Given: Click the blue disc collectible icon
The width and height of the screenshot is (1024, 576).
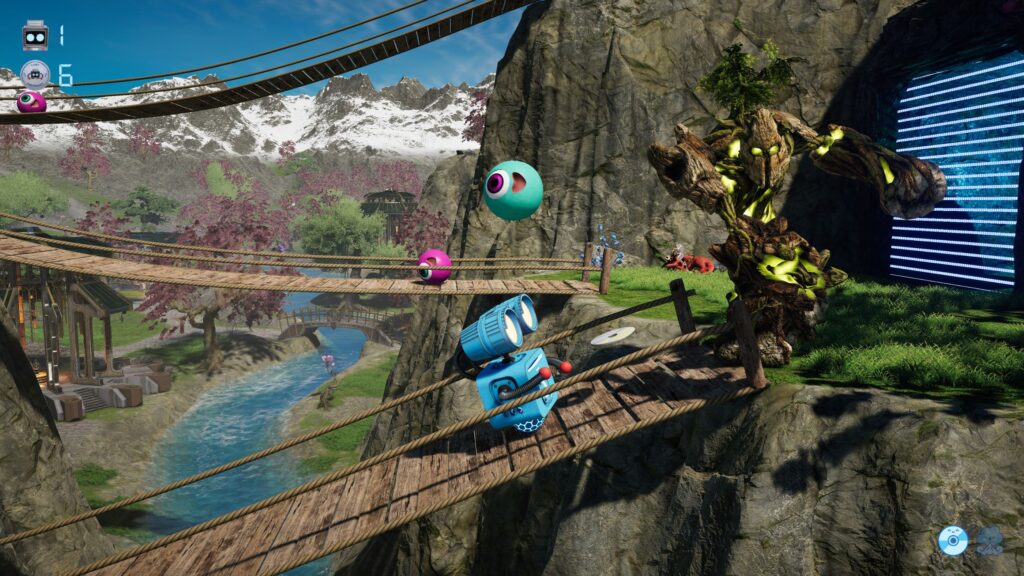Looking at the screenshot, I should (952, 541).
